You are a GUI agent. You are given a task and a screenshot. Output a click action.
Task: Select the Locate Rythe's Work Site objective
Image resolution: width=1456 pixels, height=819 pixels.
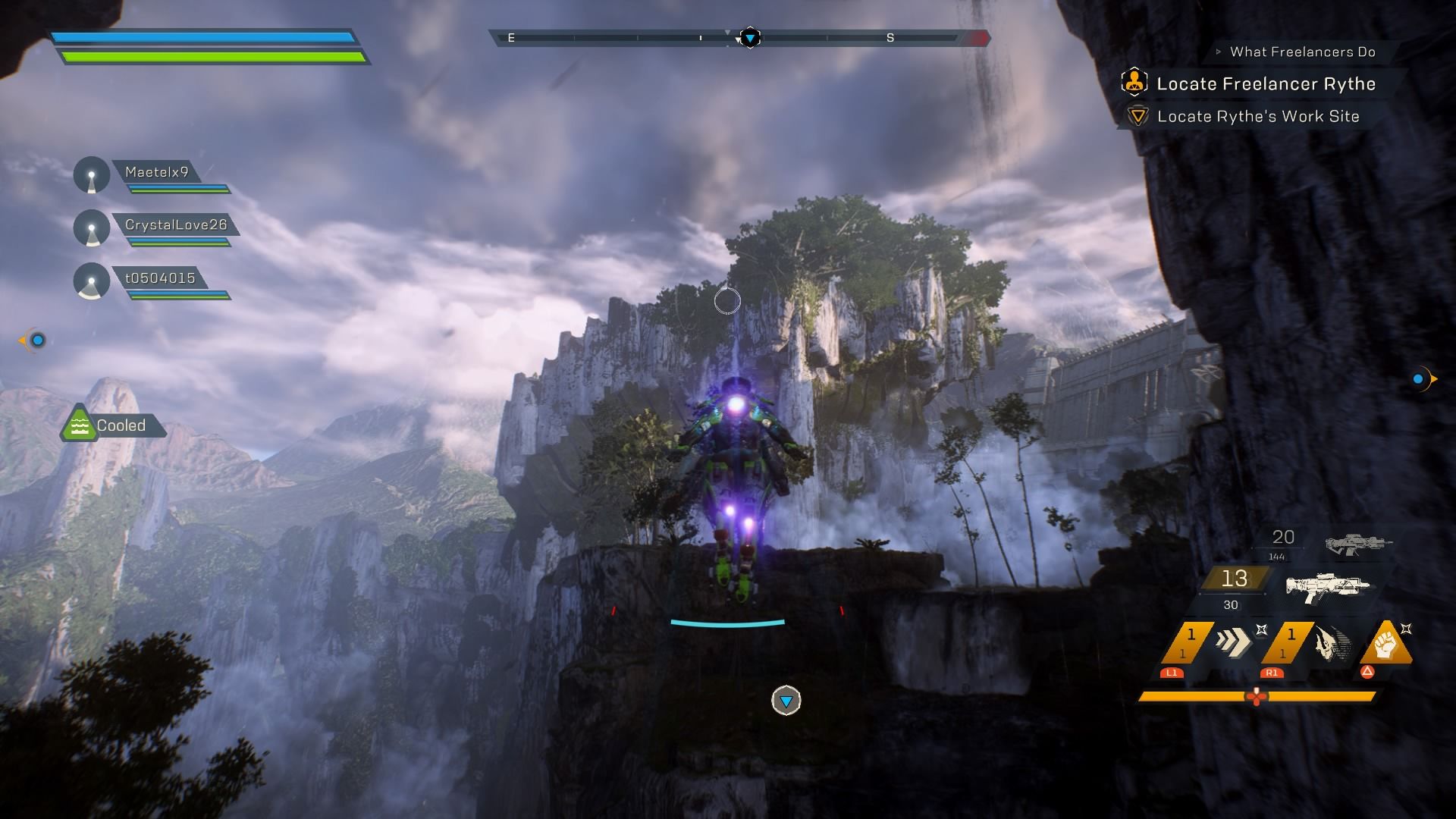click(1257, 117)
